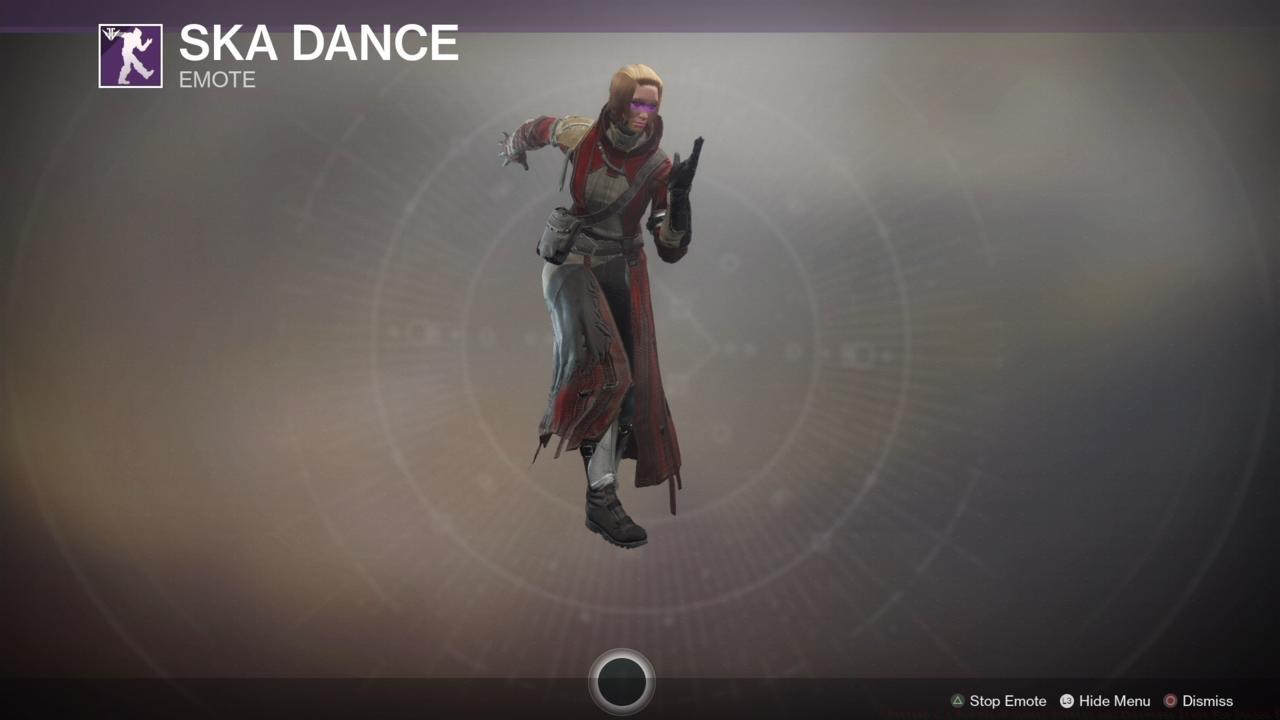Click the L3 stick button prompt icon
Image resolution: width=1280 pixels, height=720 pixels.
(x=1066, y=700)
